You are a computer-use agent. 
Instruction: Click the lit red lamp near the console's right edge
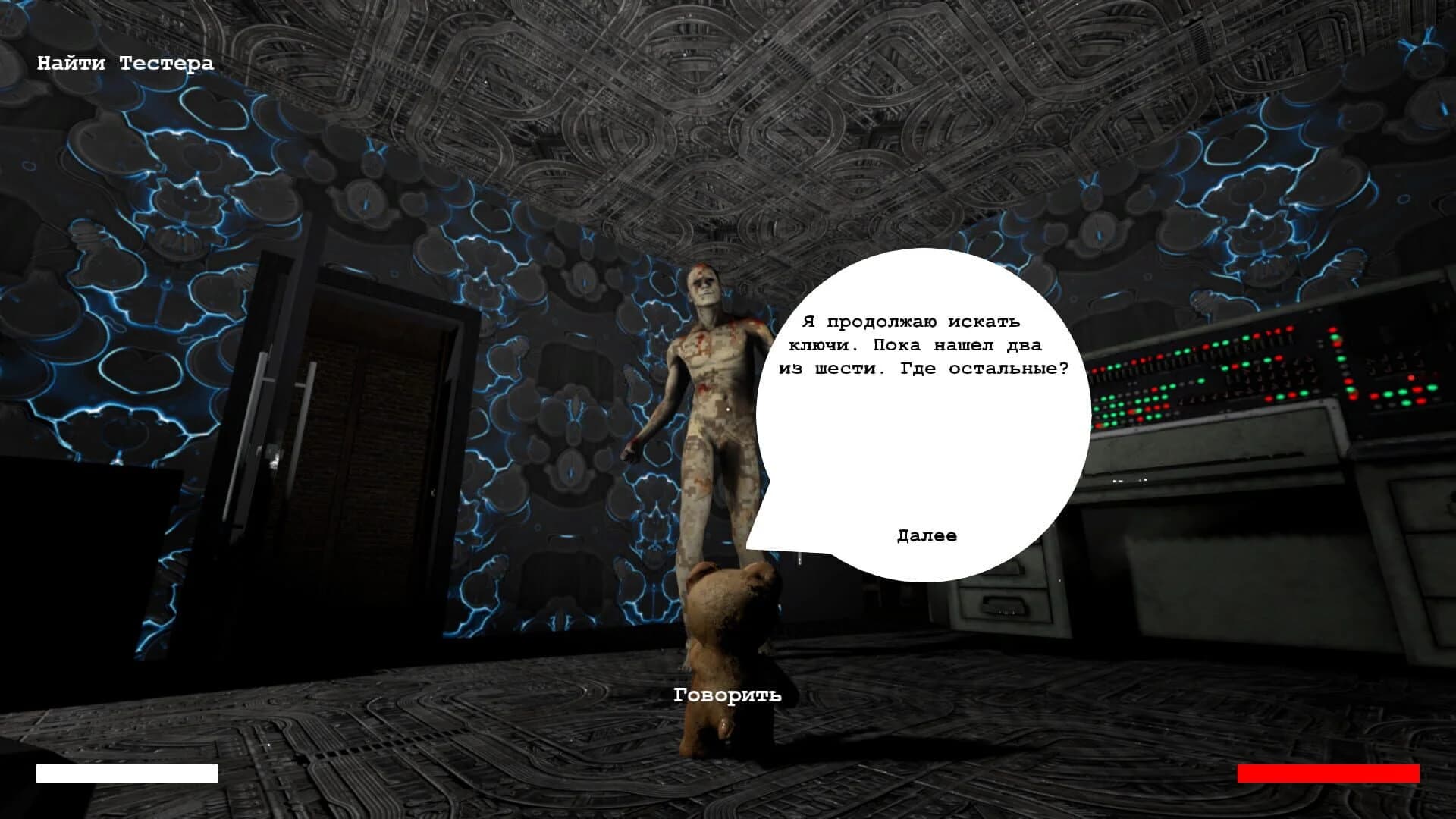coord(1410,377)
